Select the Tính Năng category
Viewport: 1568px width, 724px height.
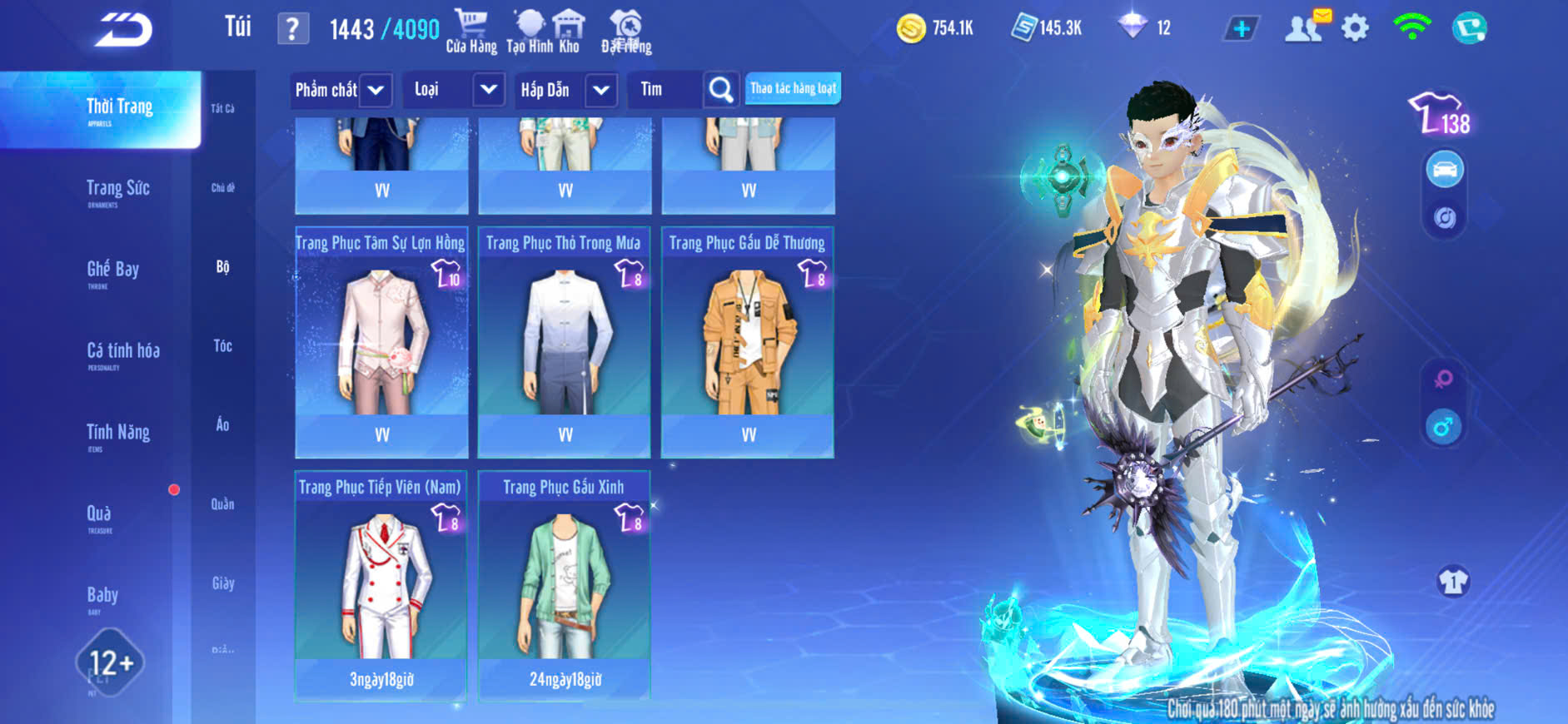click(118, 434)
